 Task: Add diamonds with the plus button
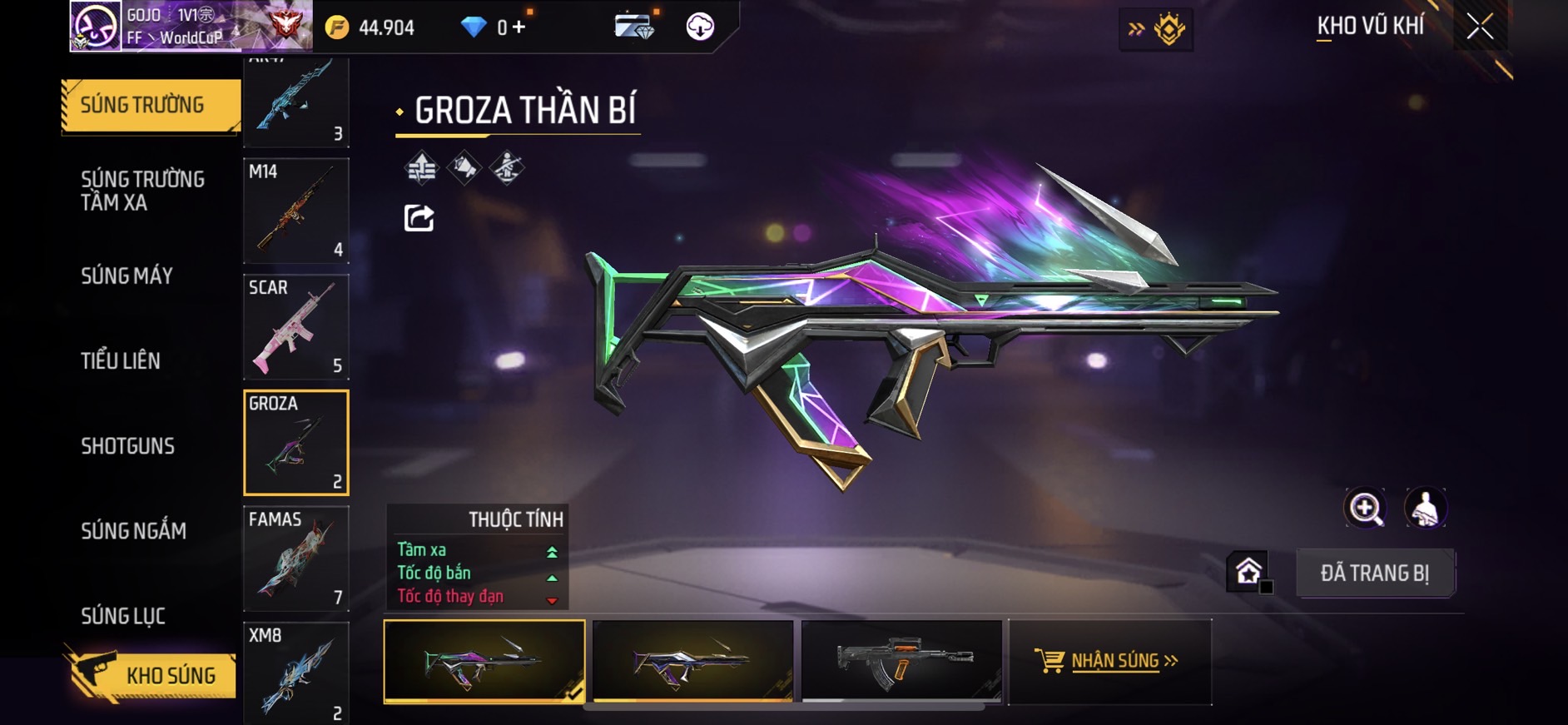519,27
